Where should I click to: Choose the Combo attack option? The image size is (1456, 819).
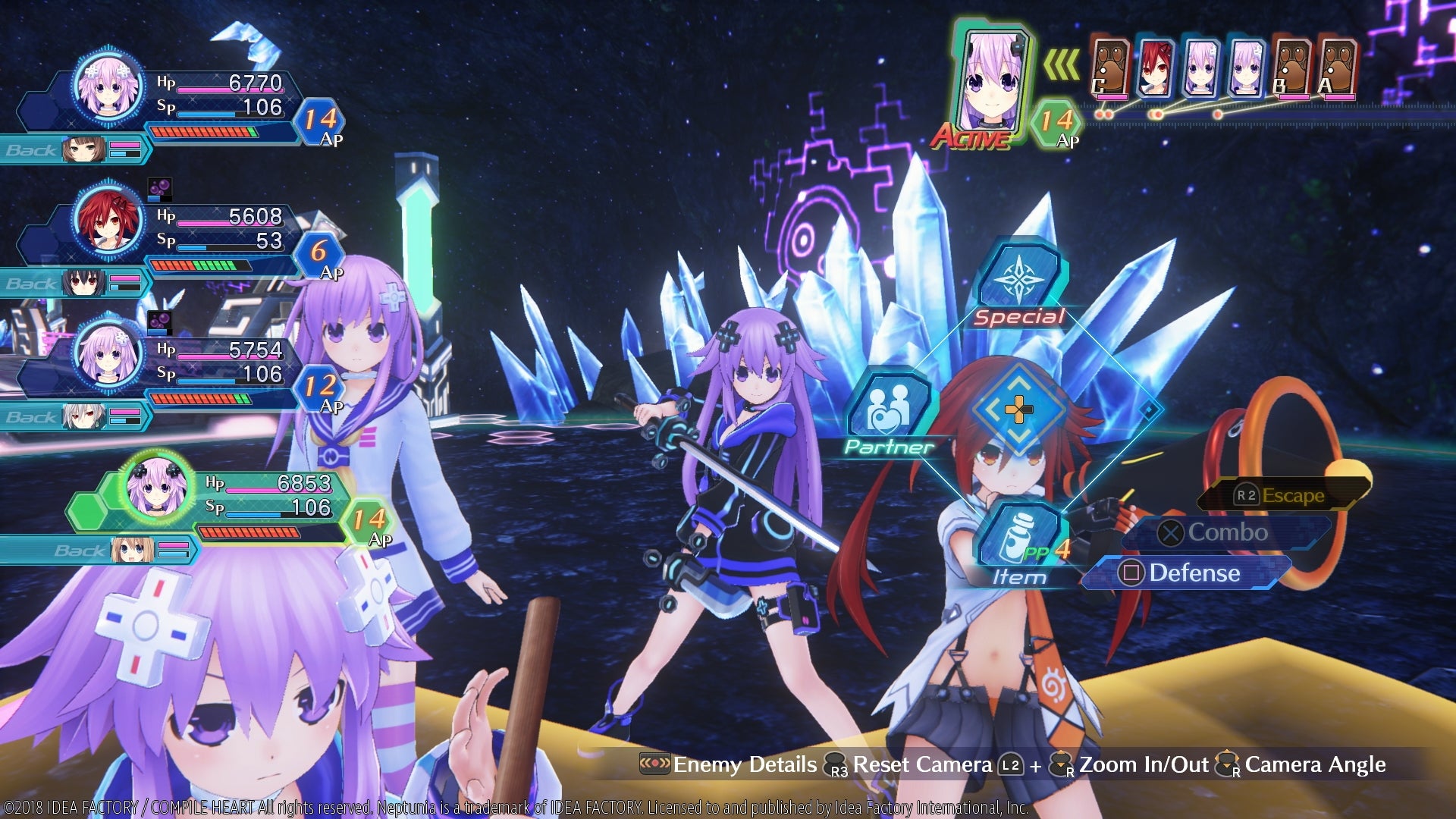pos(1226,532)
